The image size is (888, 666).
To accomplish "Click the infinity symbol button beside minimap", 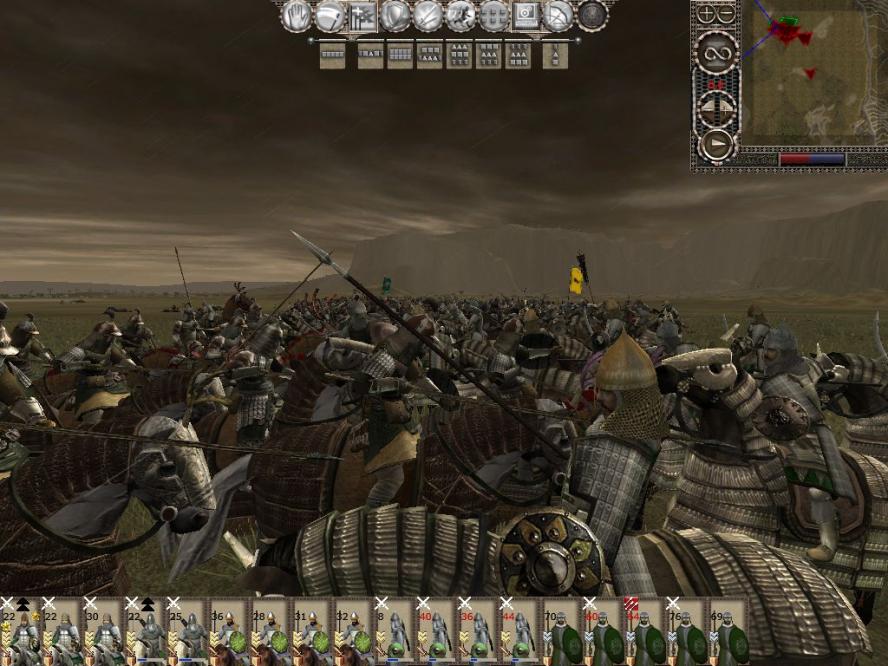I will 716,53.
